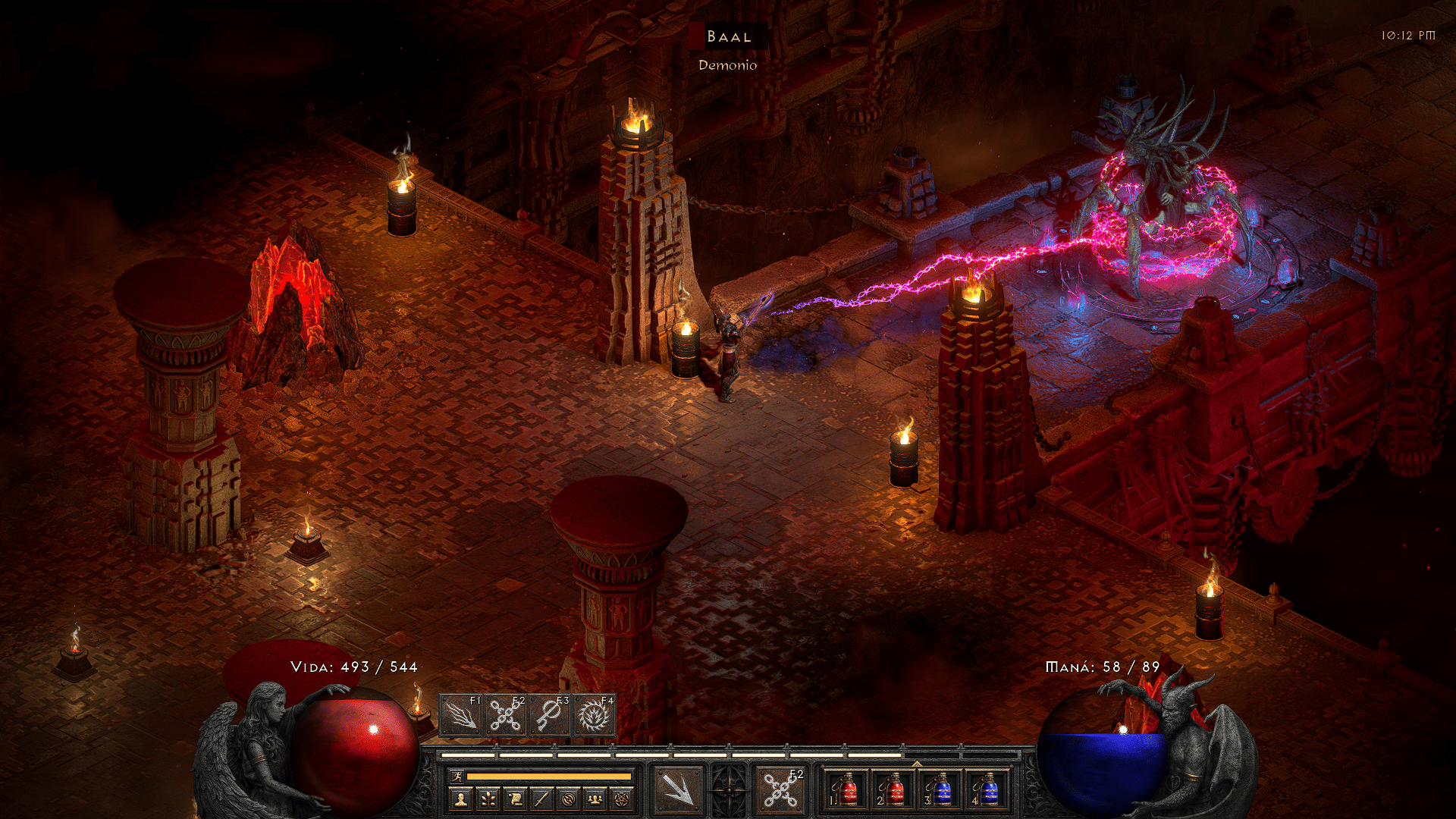Screen dimensions: 1456x819
Task: Expand the potion belt with the small arrow
Action: pyautogui.click(x=917, y=764)
